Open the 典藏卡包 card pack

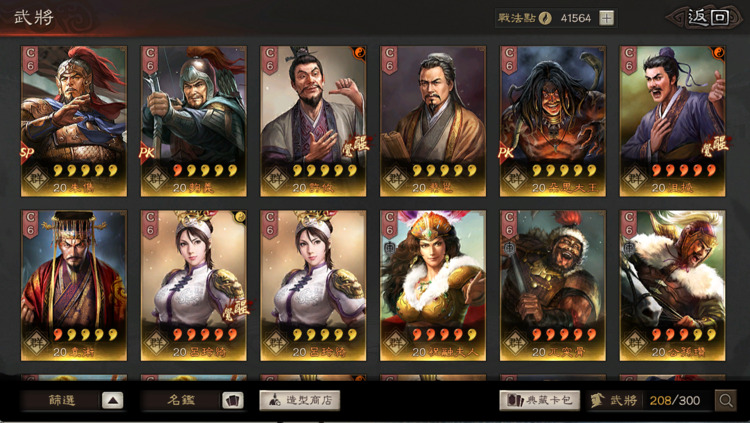(540, 400)
